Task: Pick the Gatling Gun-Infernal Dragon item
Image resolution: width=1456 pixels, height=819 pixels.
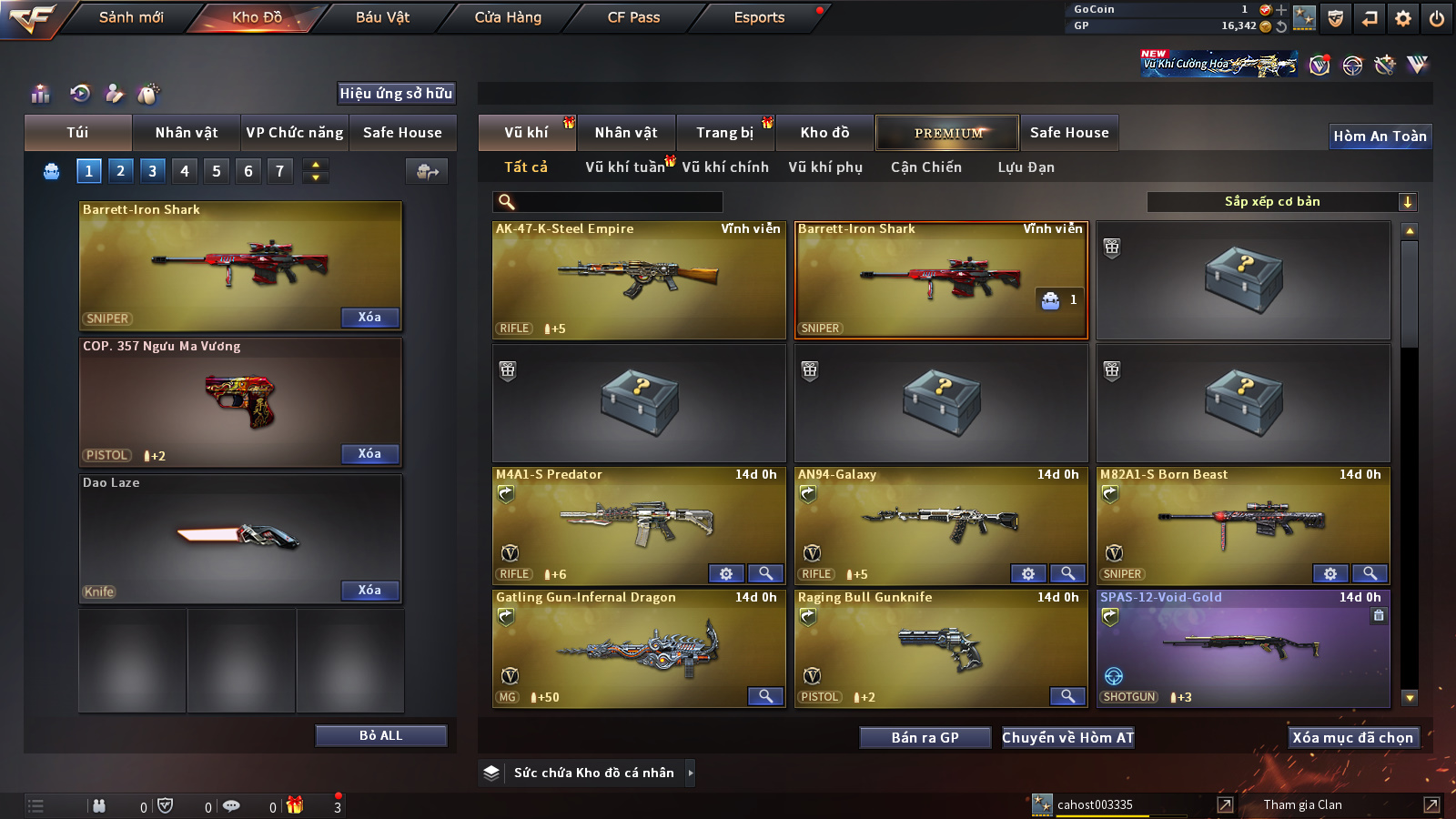Action: coord(639,649)
